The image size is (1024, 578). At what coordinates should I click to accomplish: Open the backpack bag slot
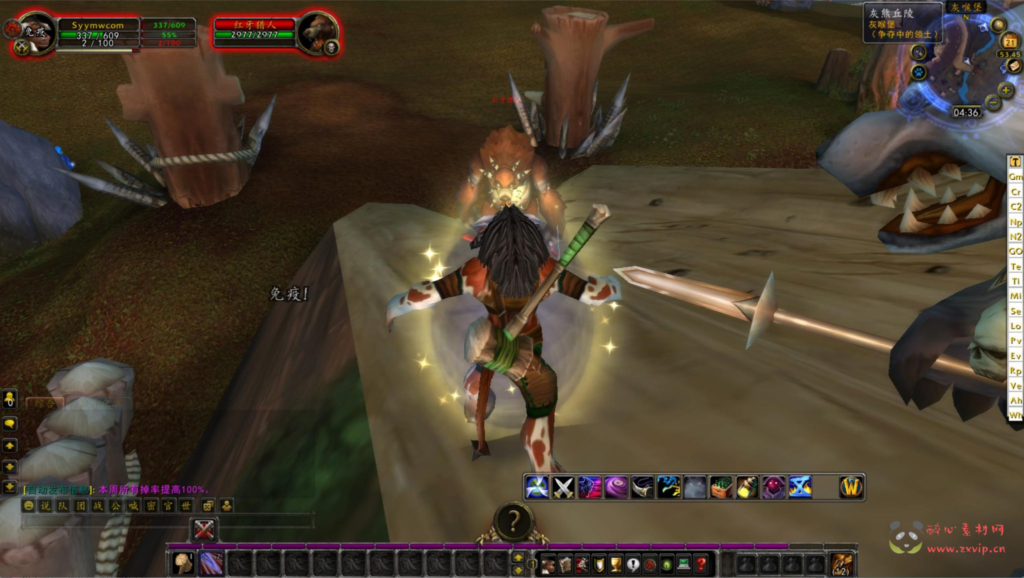(x=842, y=563)
